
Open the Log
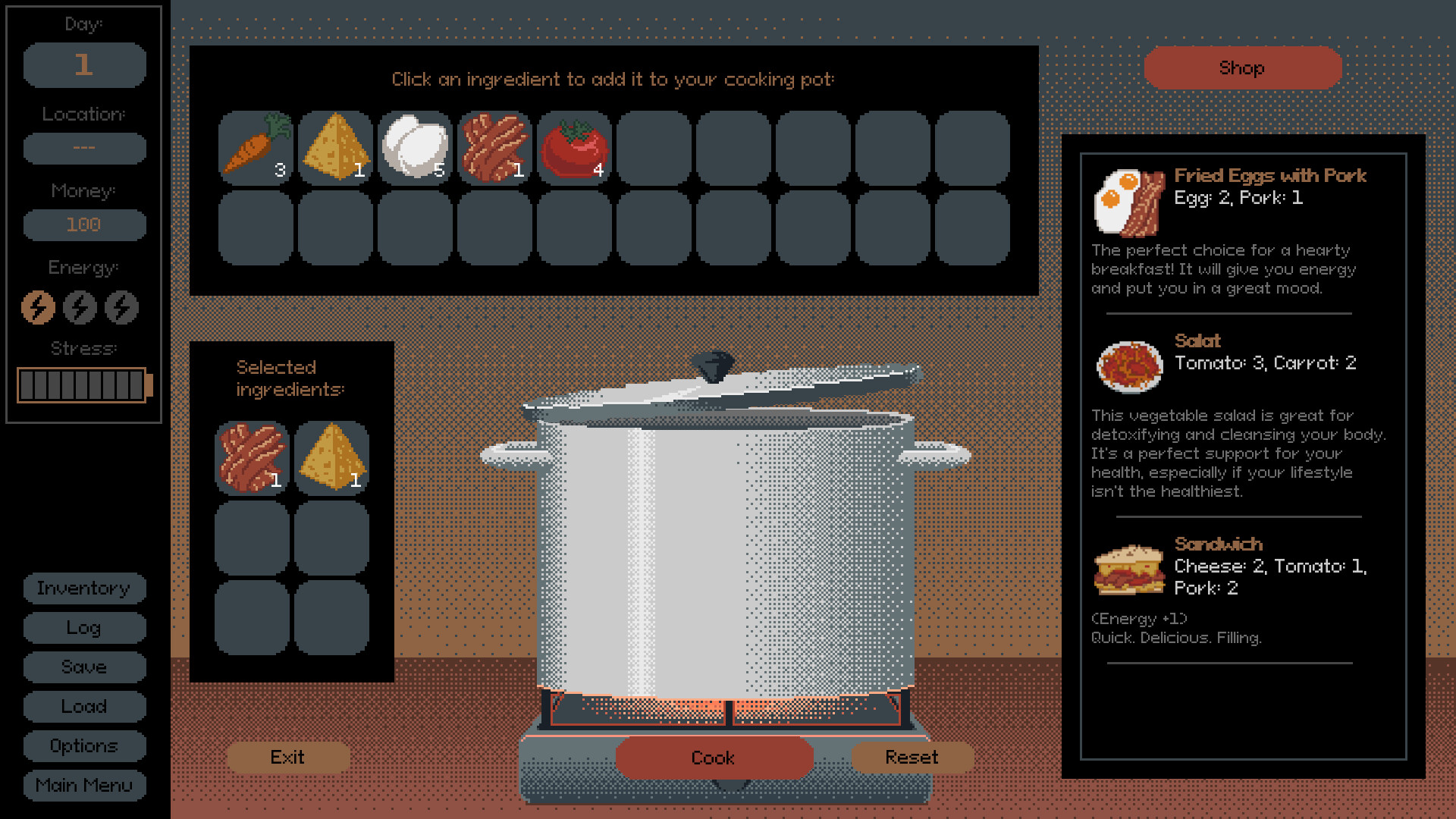84,628
